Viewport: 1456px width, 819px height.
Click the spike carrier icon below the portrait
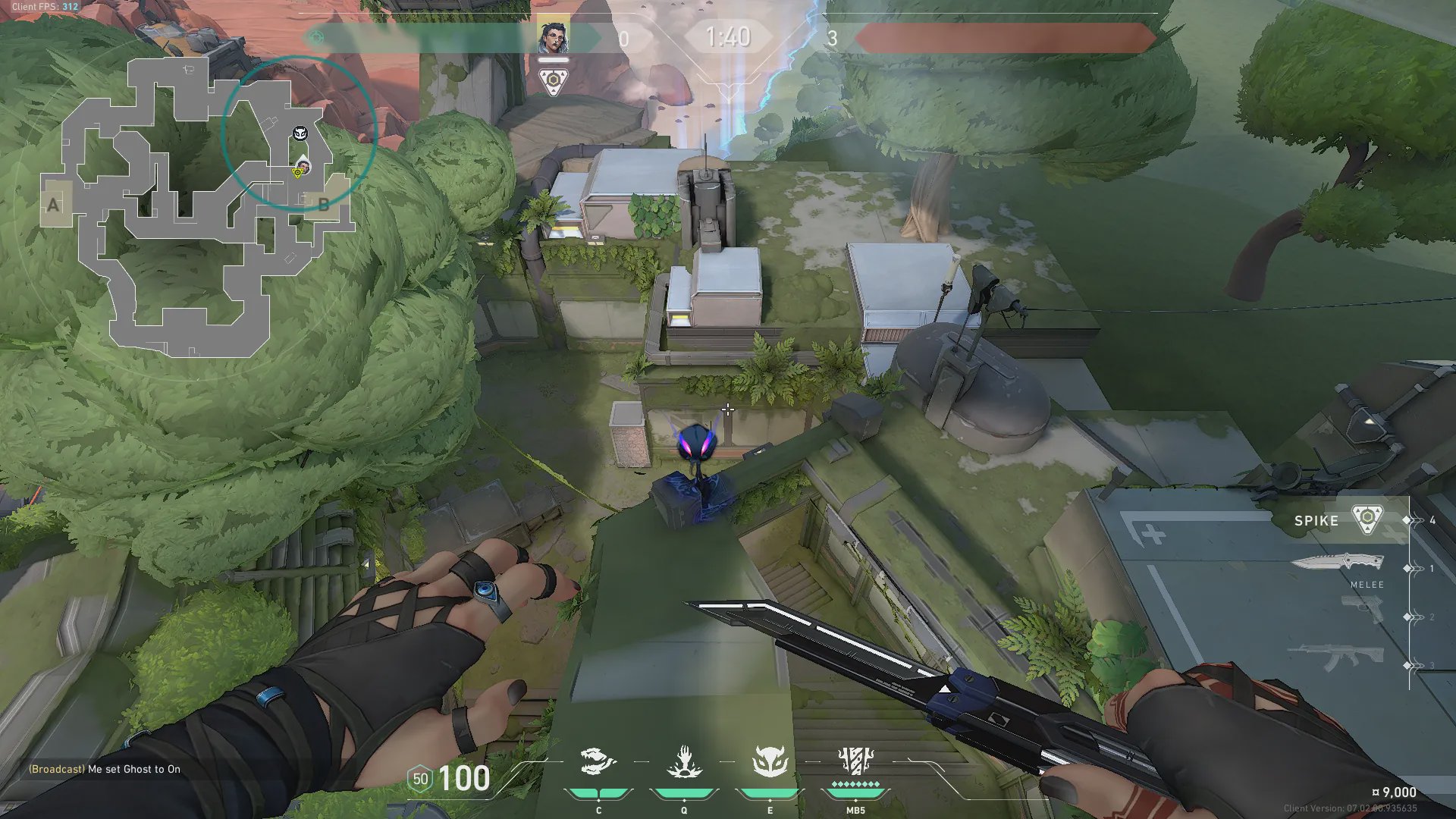pos(554,80)
